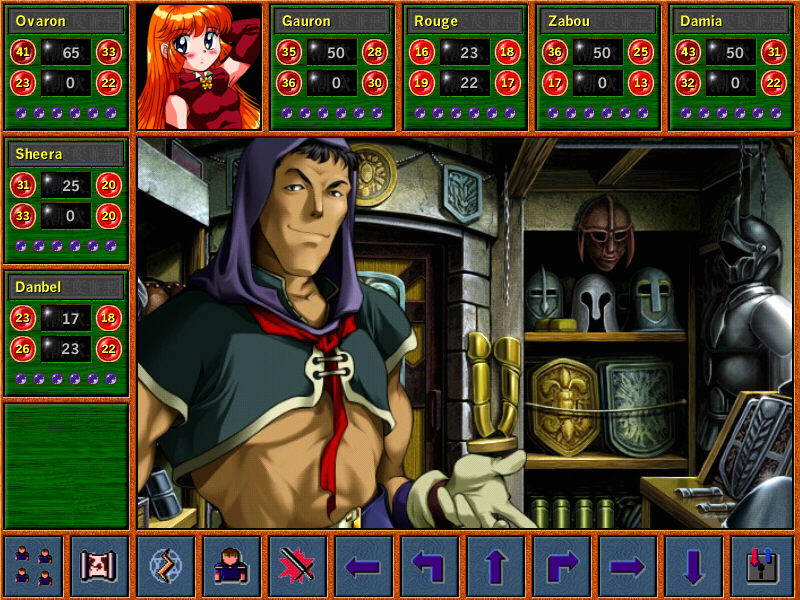Open the single character status icon
Screen dimensions: 800x600
click(231, 567)
